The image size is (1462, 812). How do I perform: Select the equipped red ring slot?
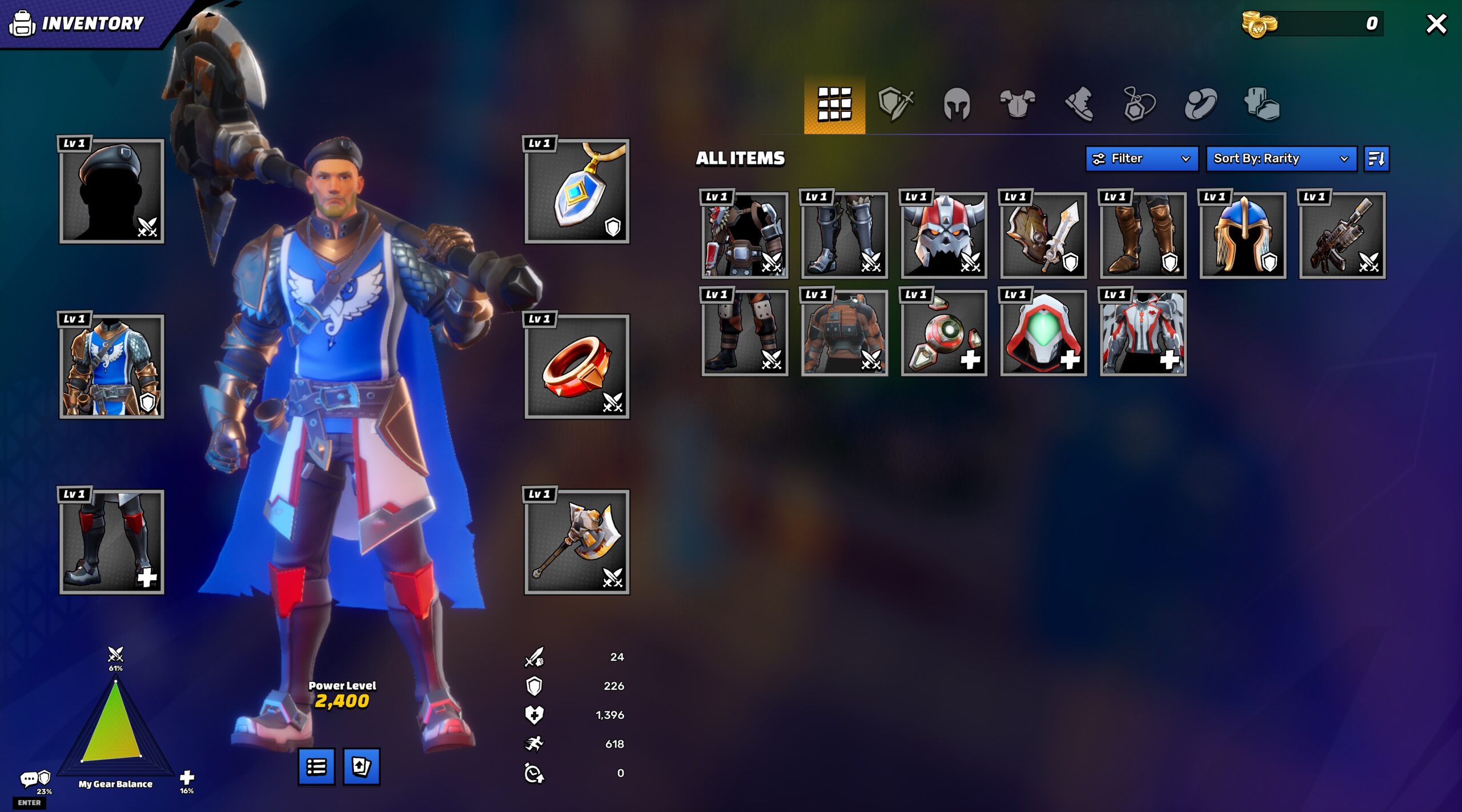pos(577,367)
